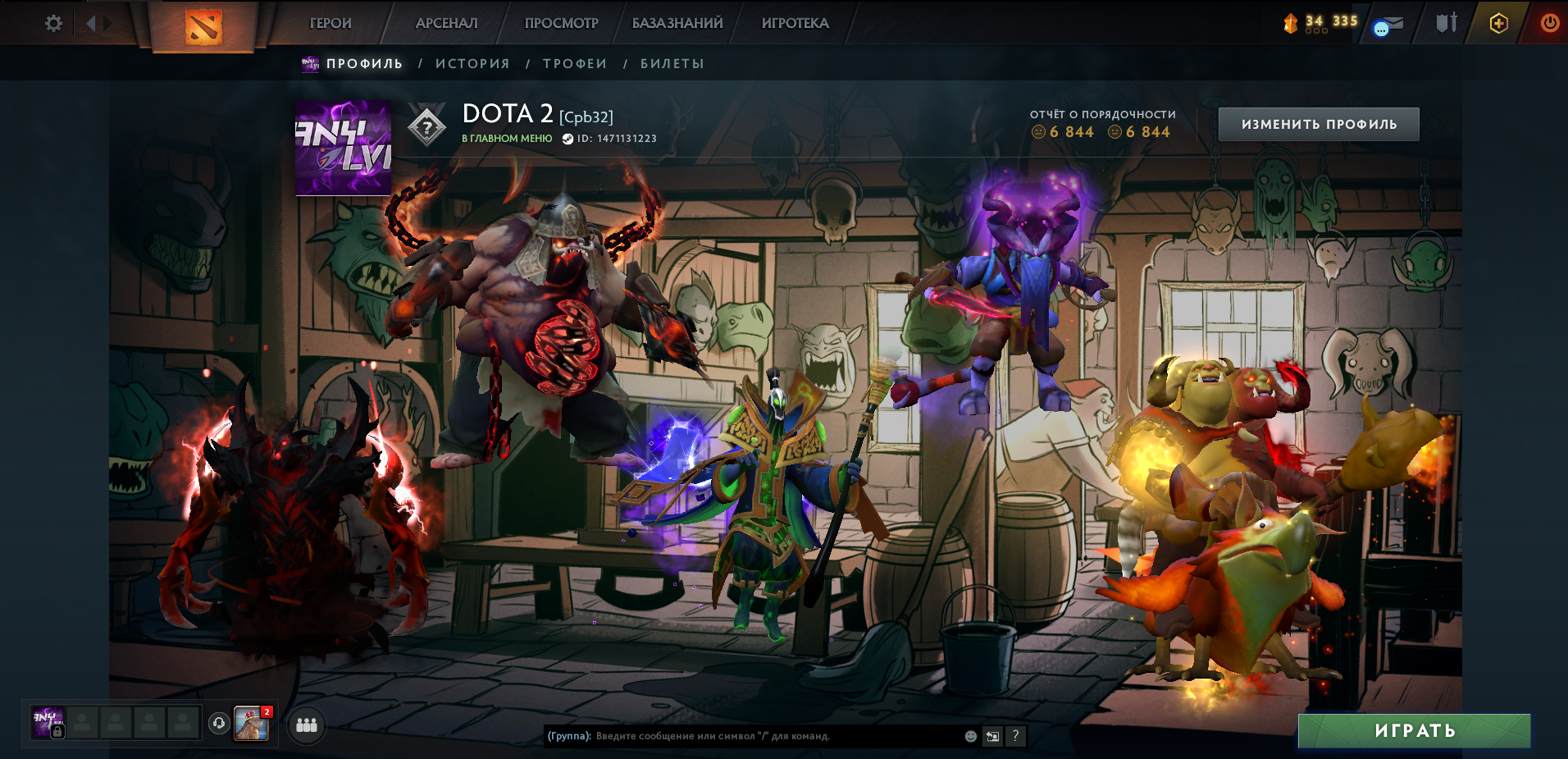
Task: Click the chat message input field
Action: (x=779, y=736)
